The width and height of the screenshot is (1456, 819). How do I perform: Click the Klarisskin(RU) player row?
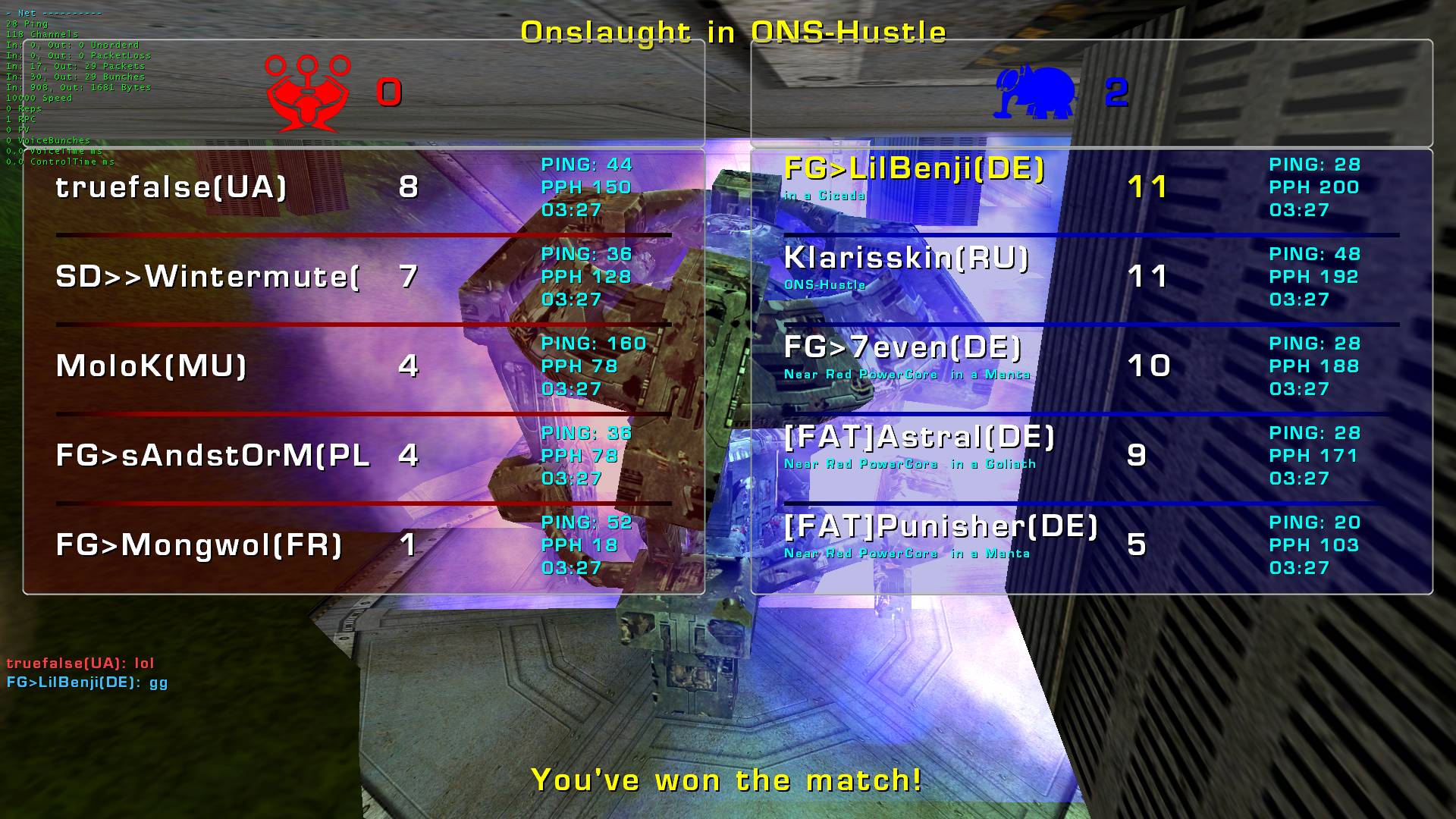click(x=906, y=259)
